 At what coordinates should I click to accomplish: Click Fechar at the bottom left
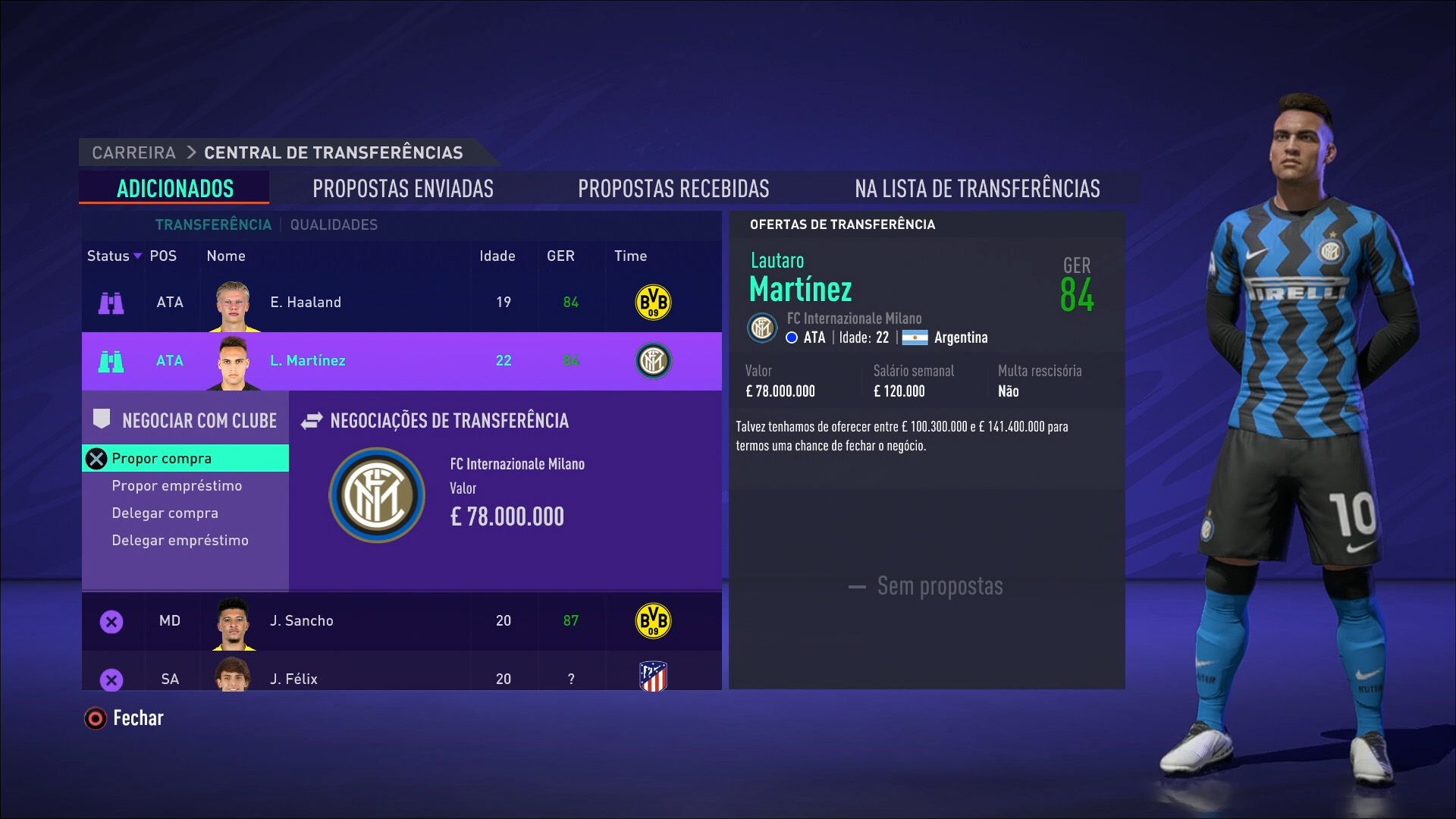pos(138,717)
